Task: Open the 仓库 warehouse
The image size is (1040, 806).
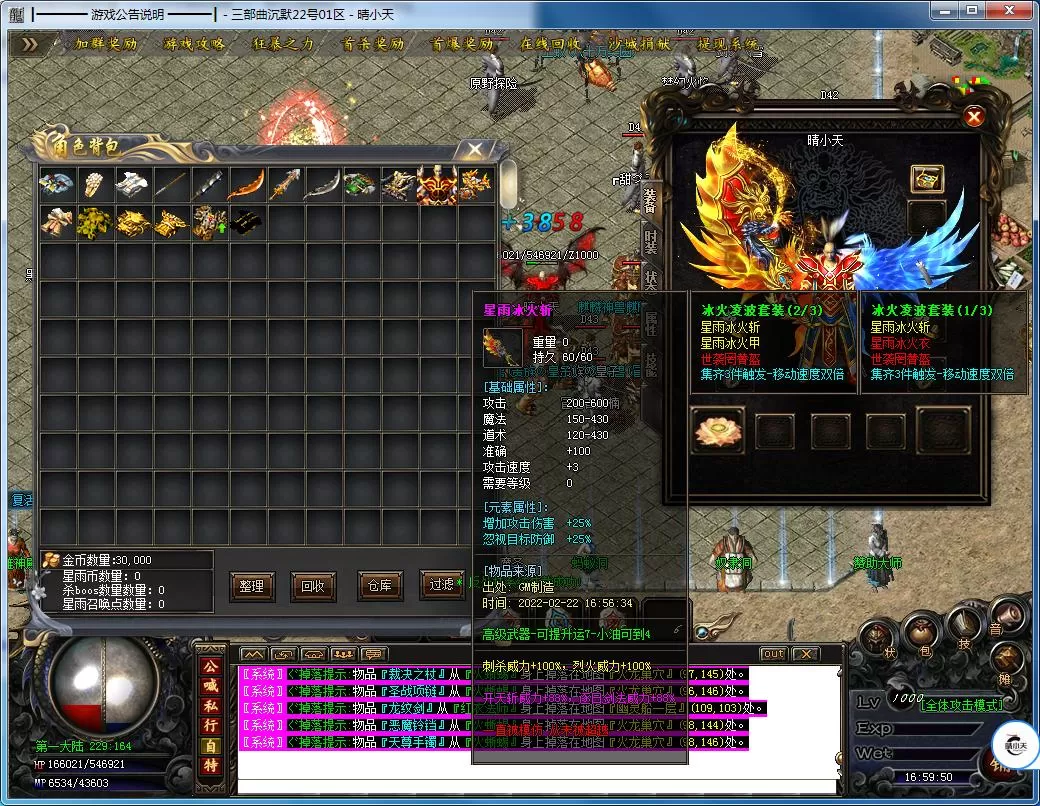Action: click(379, 586)
